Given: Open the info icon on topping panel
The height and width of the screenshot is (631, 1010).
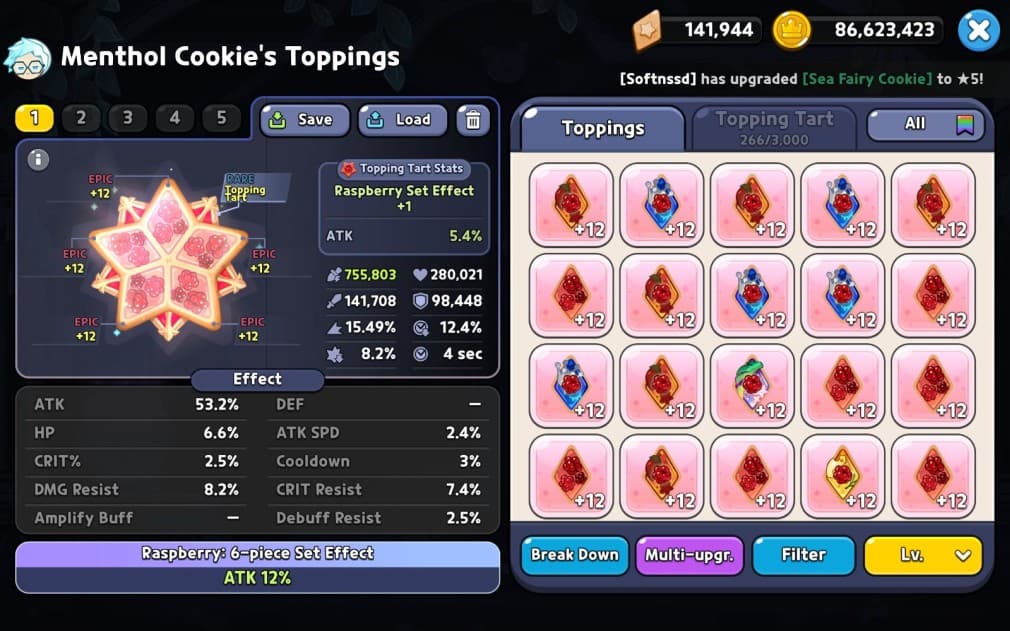Looking at the screenshot, I should coord(38,159).
